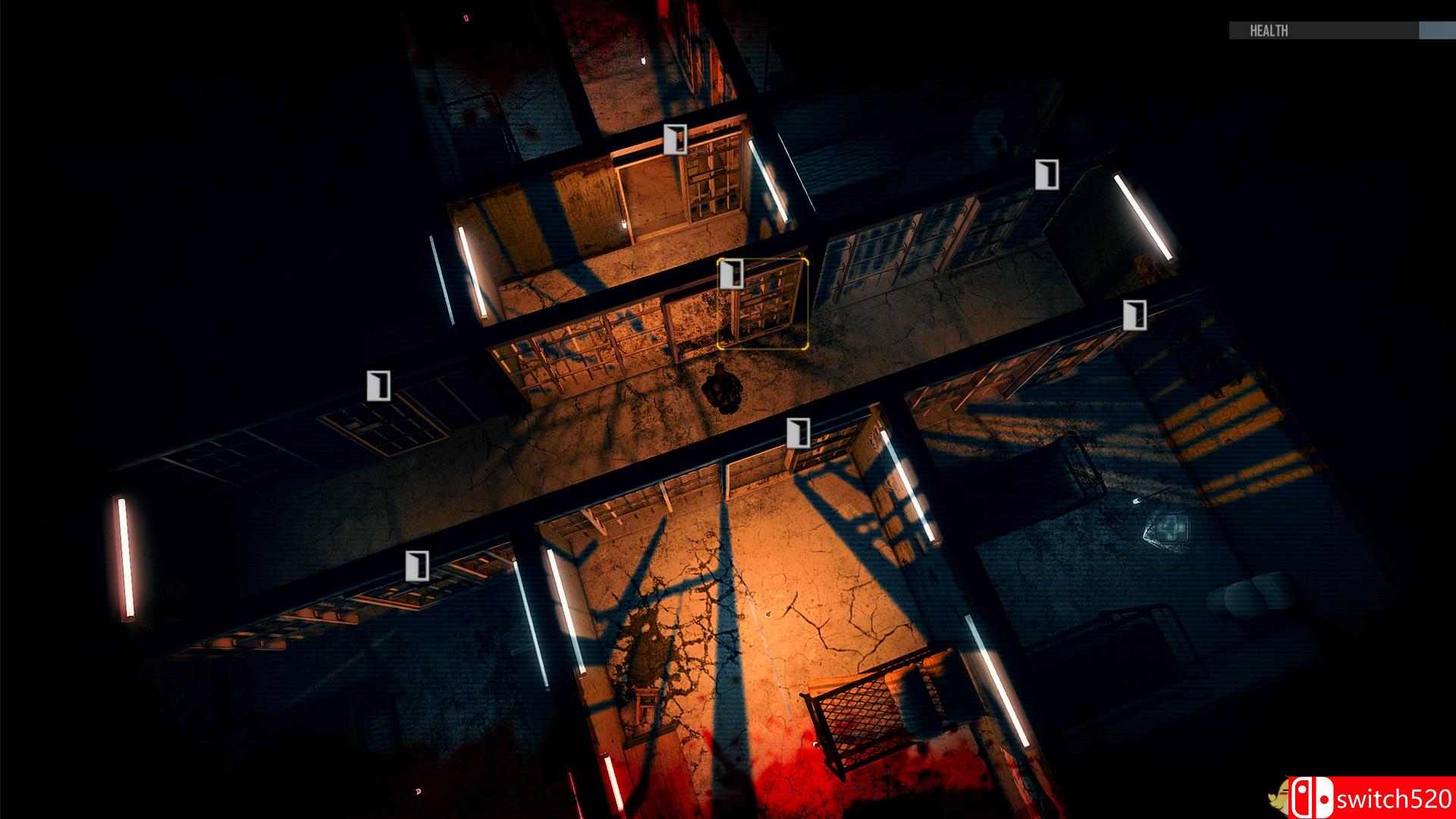
Task: Click the door icon near the lower-left wooden fence
Action: tap(416, 564)
